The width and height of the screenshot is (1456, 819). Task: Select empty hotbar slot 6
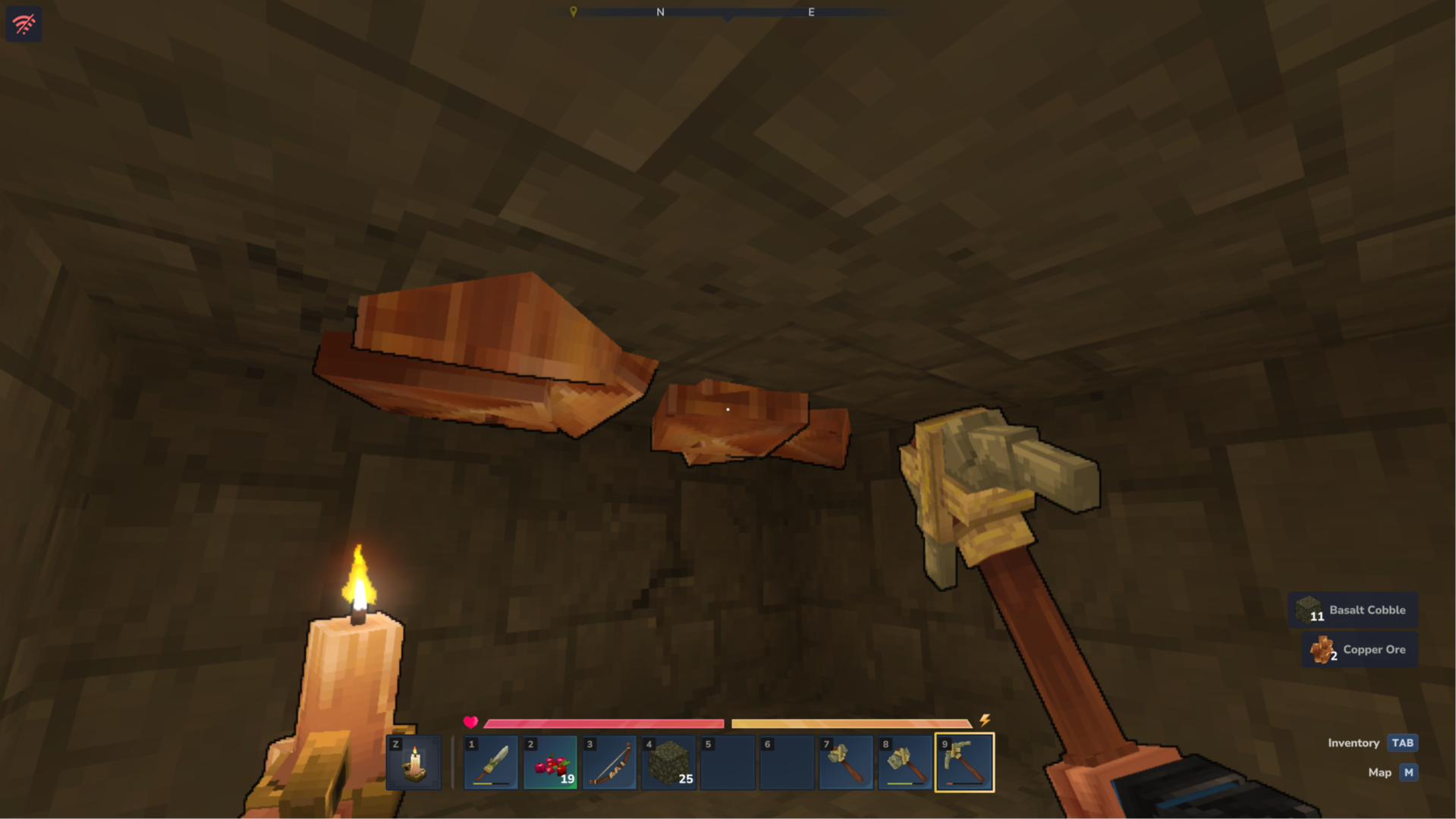787,762
